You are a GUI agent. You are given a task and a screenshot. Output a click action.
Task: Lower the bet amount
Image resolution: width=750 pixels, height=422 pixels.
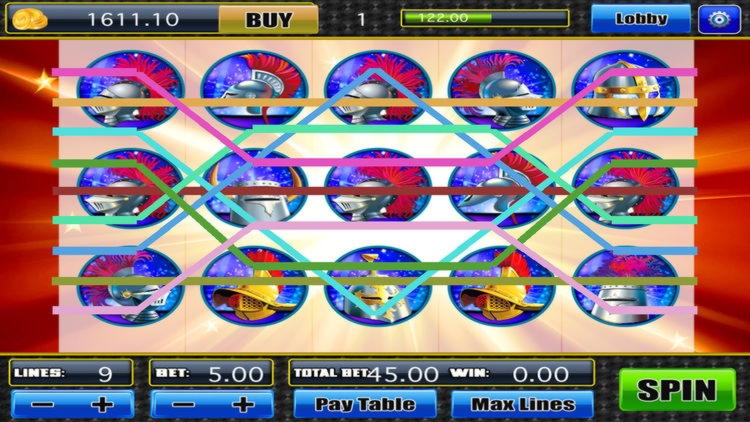(x=180, y=405)
